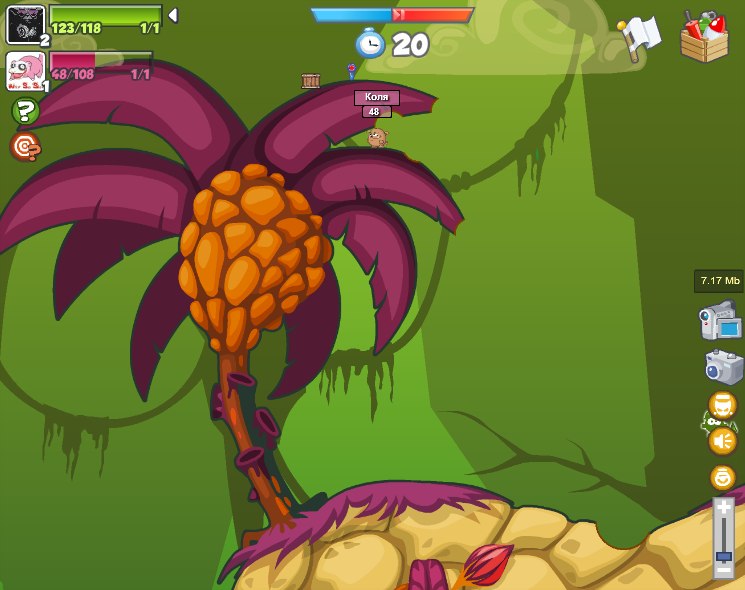Open the green question mark help
This screenshot has width=745, height=590.
25,111
